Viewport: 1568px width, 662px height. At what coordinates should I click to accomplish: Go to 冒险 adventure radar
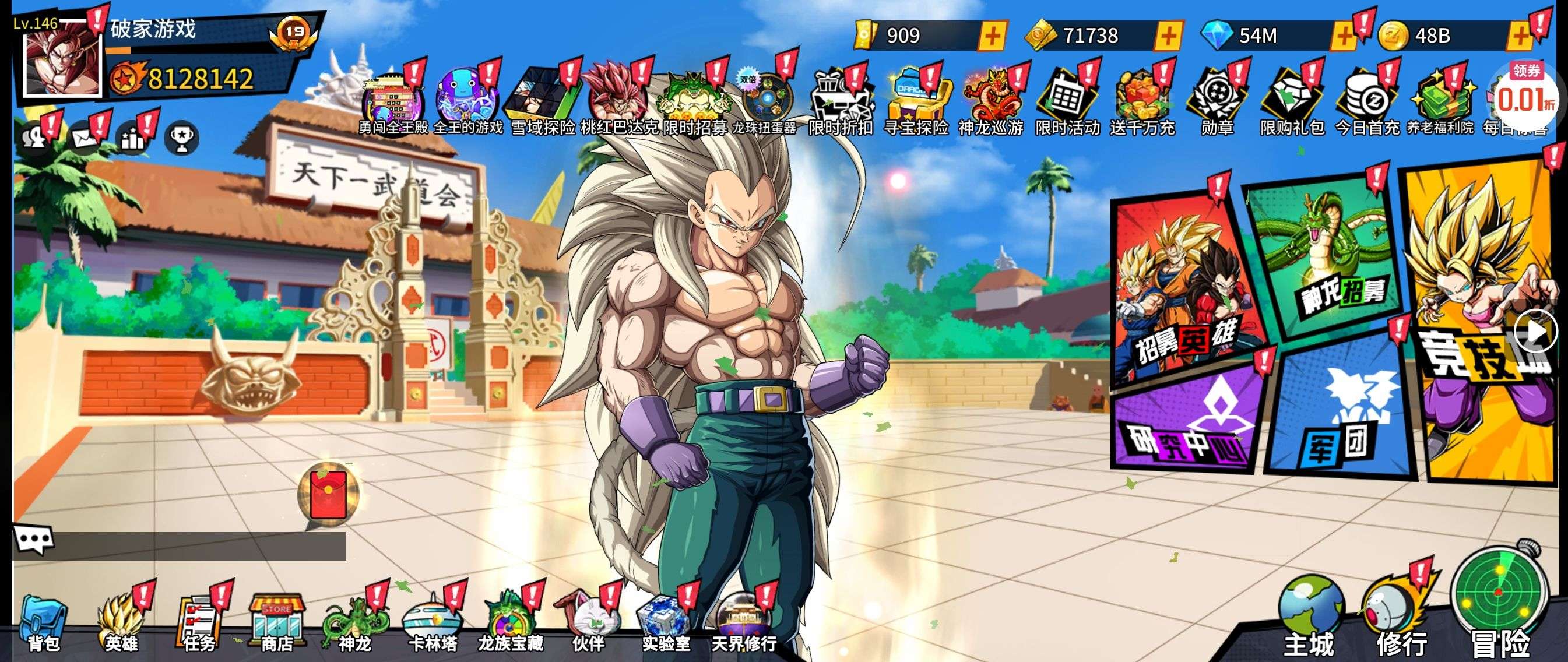(x=1499, y=603)
